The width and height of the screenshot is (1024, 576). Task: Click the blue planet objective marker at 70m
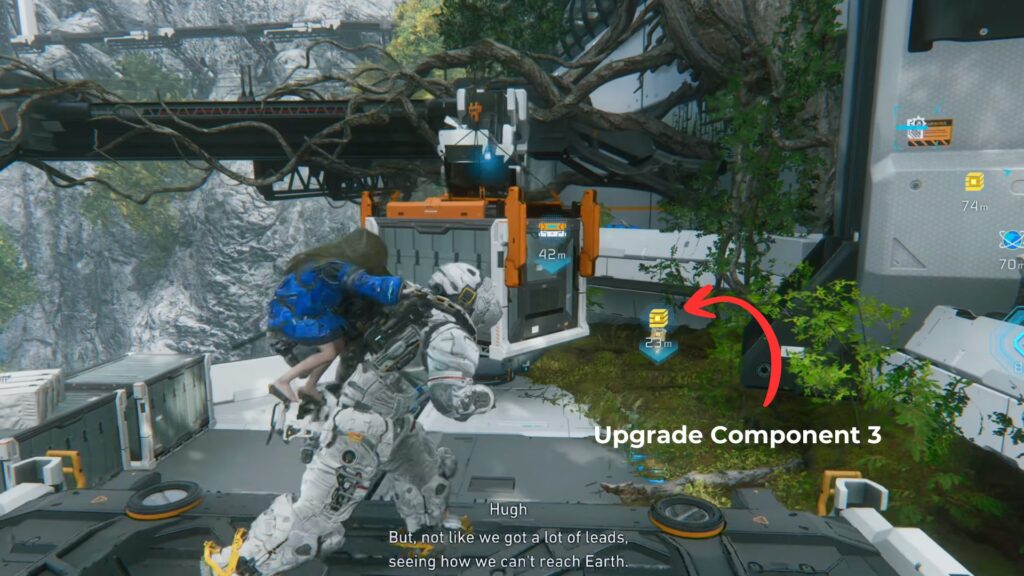1009,241
